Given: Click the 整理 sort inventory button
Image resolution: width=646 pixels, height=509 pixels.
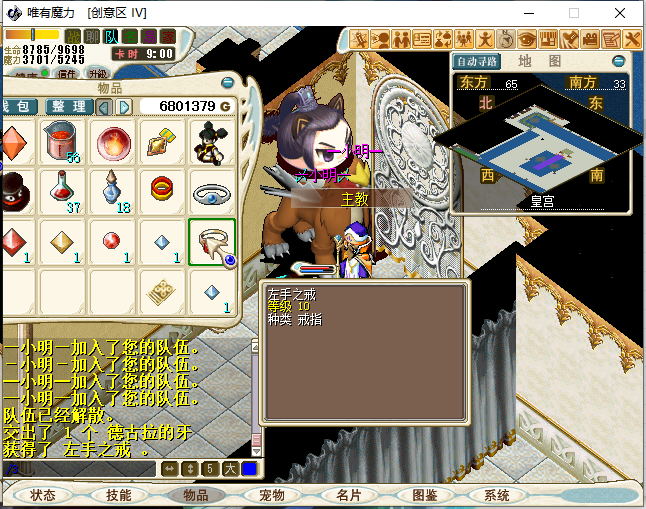Looking at the screenshot, I should coord(67,106).
